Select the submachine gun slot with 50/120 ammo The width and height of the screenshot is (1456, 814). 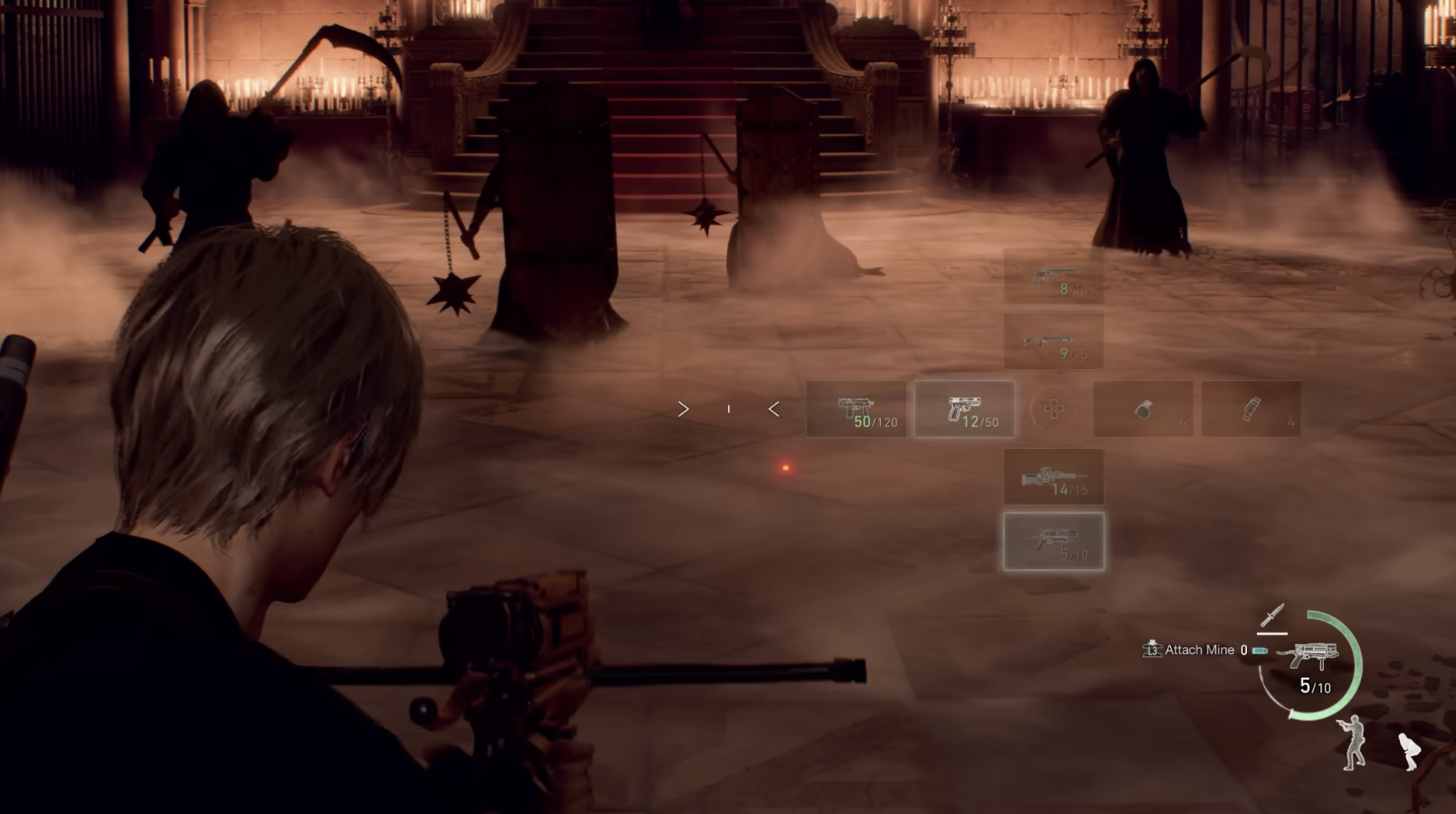(x=856, y=409)
